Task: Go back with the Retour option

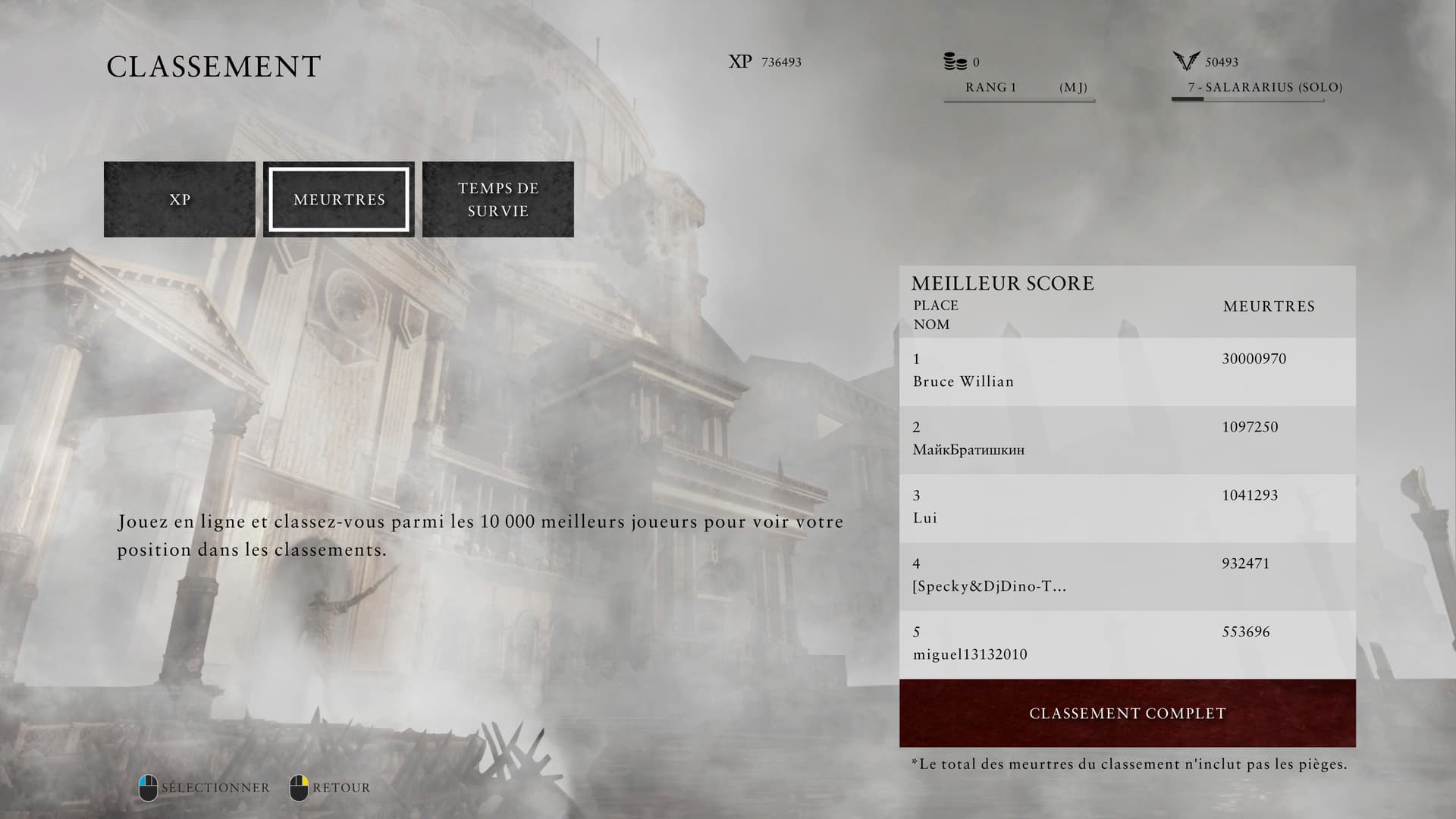Action: click(340, 788)
